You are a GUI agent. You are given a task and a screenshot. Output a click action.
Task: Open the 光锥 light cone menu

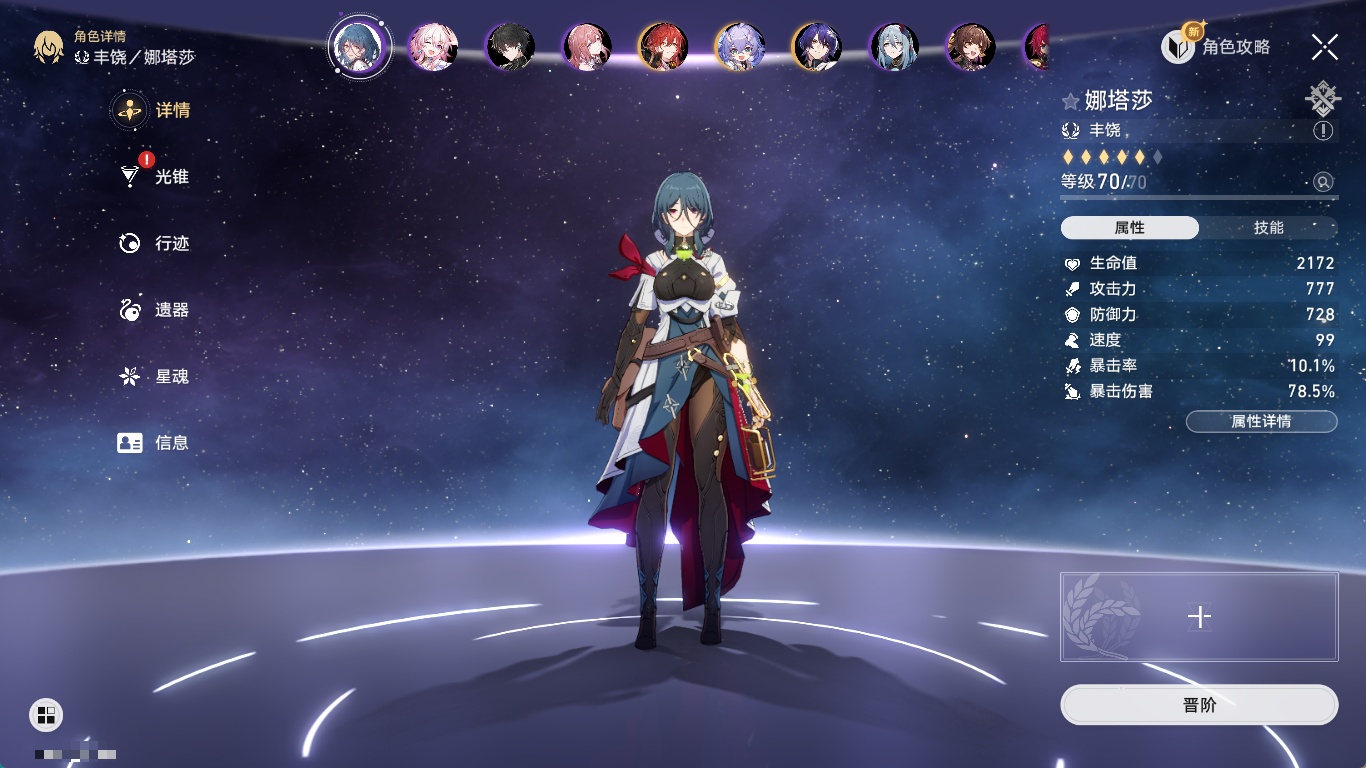tap(155, 177)
